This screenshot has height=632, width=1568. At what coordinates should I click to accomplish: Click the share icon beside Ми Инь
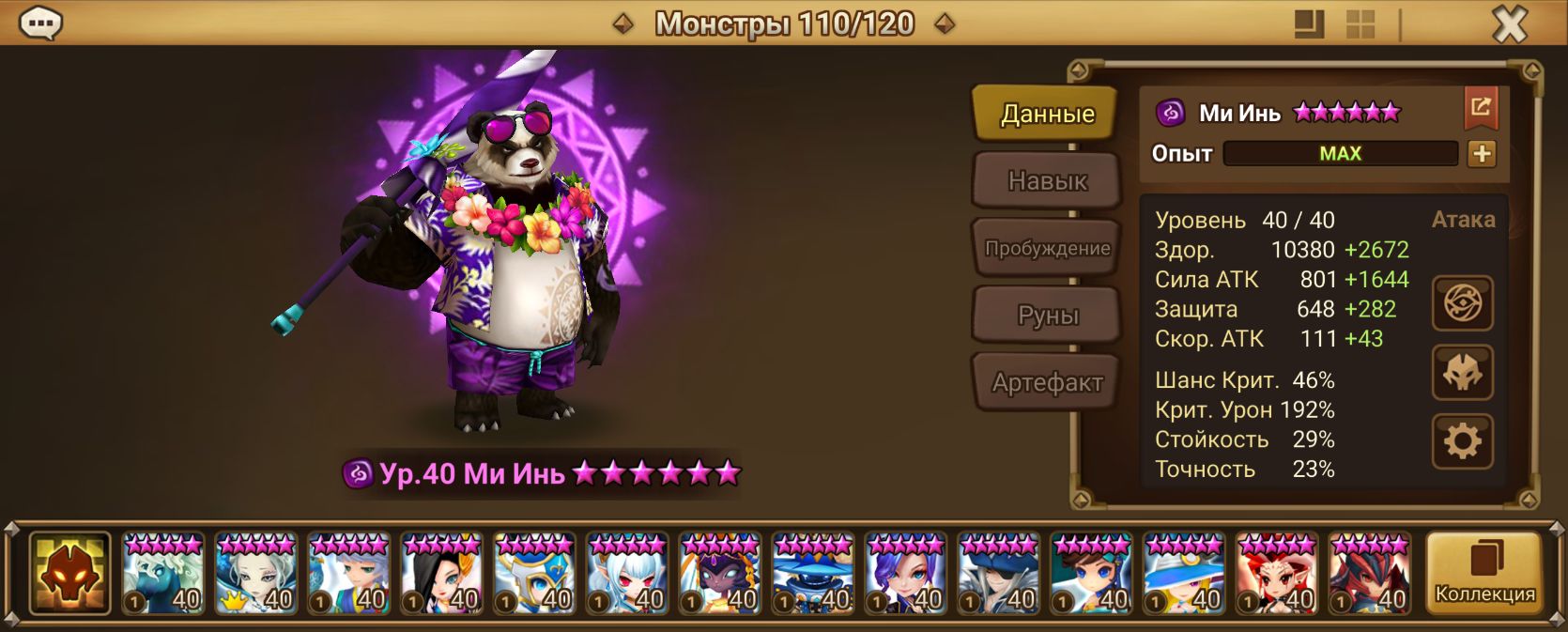coord(1481,108)
